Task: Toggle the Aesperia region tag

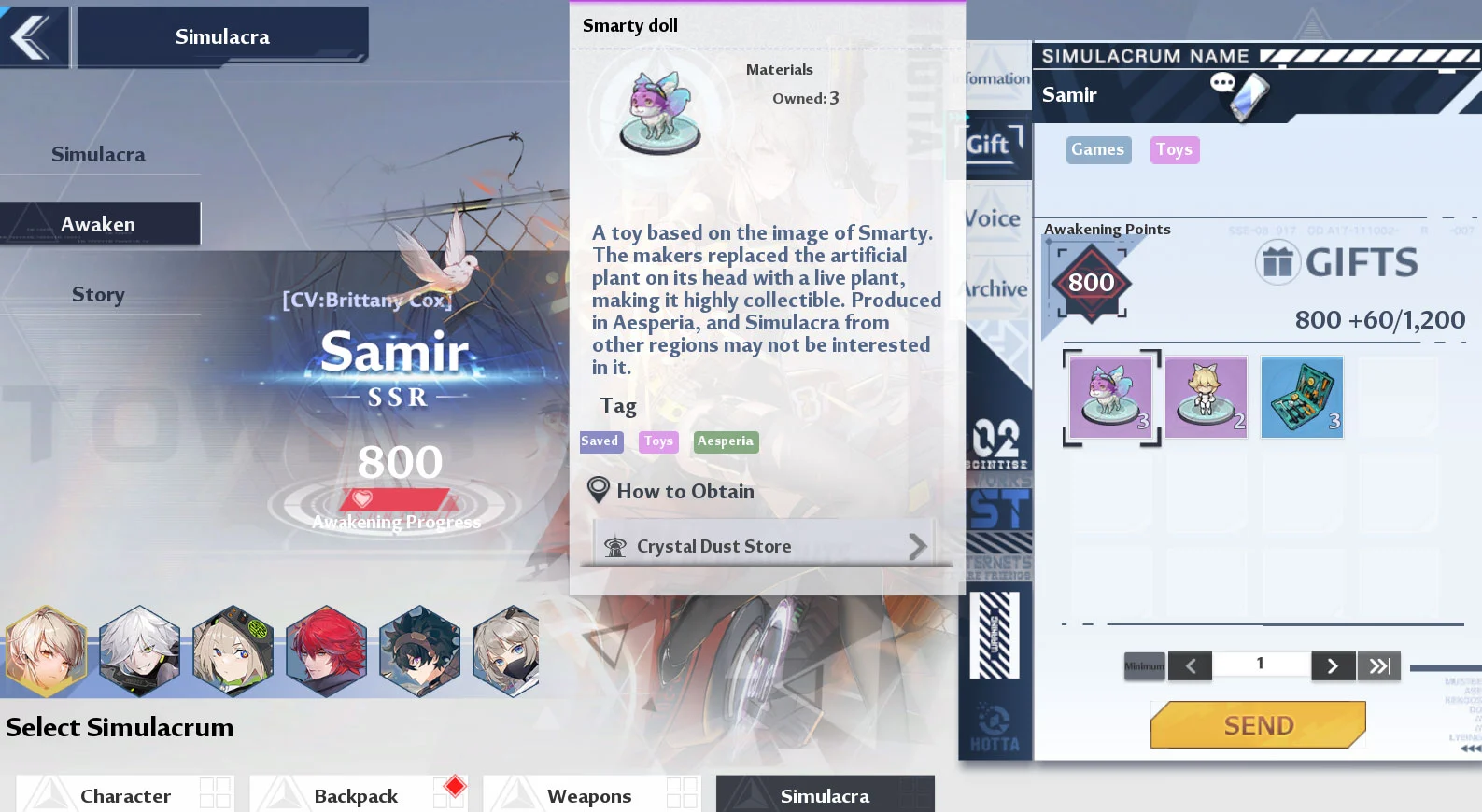Action: click(726, 441)
